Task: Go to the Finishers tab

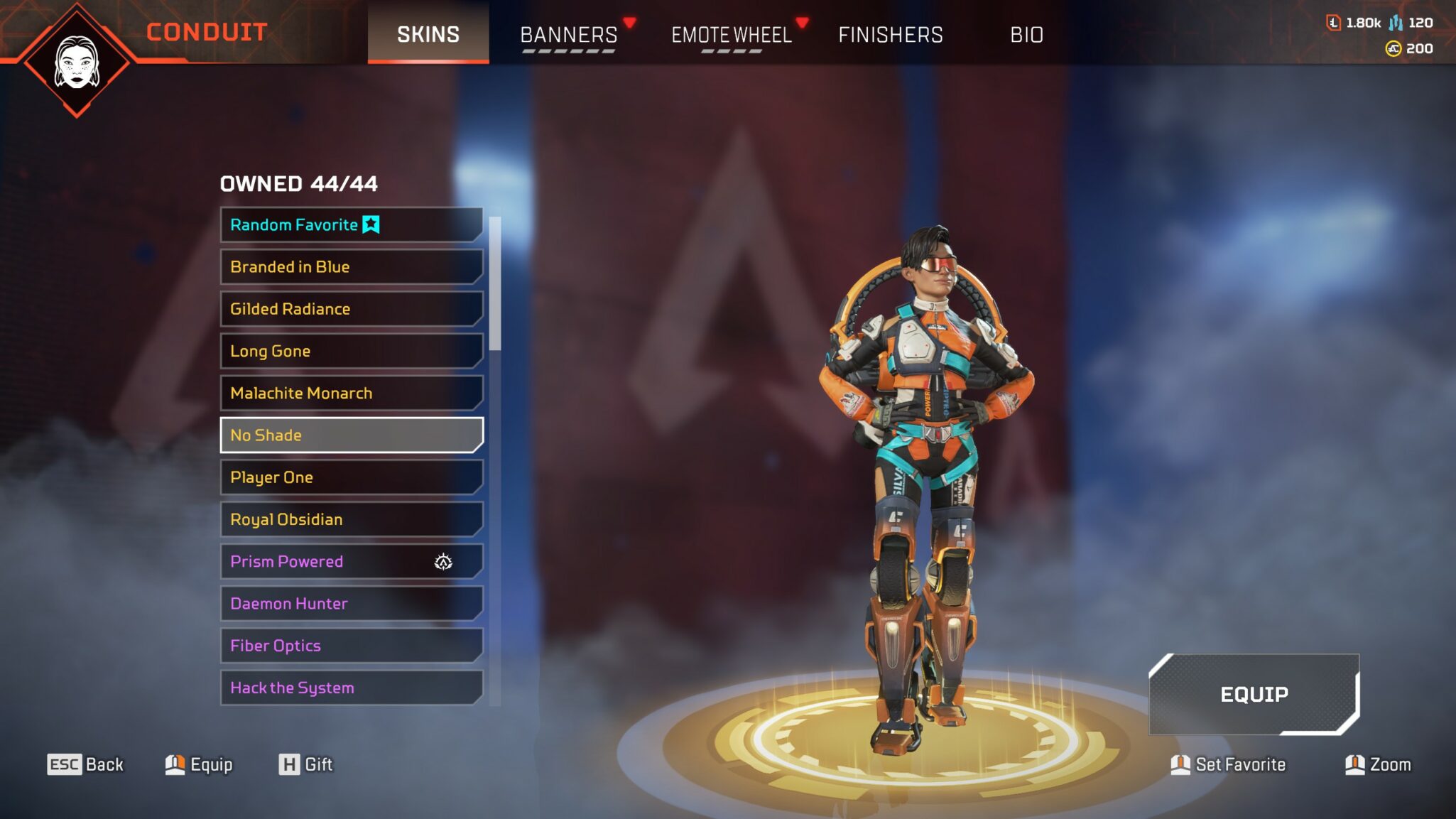Action: coord(891,34)
